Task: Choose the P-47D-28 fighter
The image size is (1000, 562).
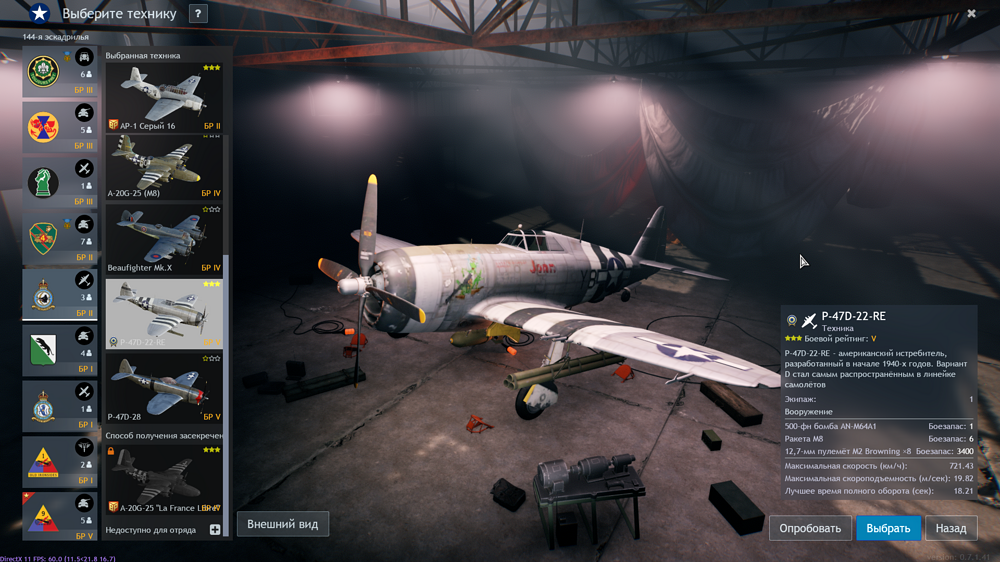Action: [x=164, y=387]
